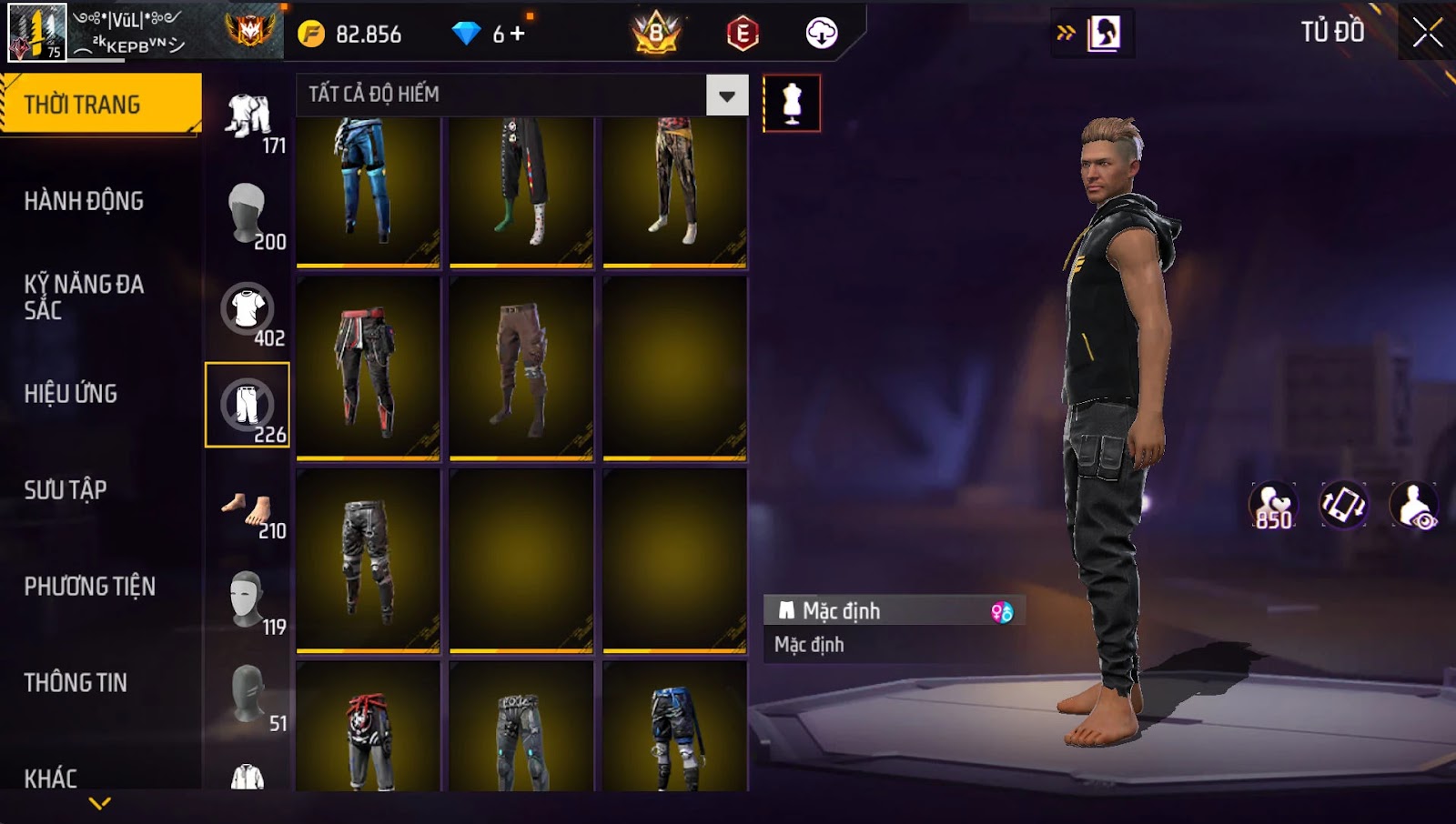1456x824 pixels.
Task: Add diamonds with the plus button
Action: point(518,34)
